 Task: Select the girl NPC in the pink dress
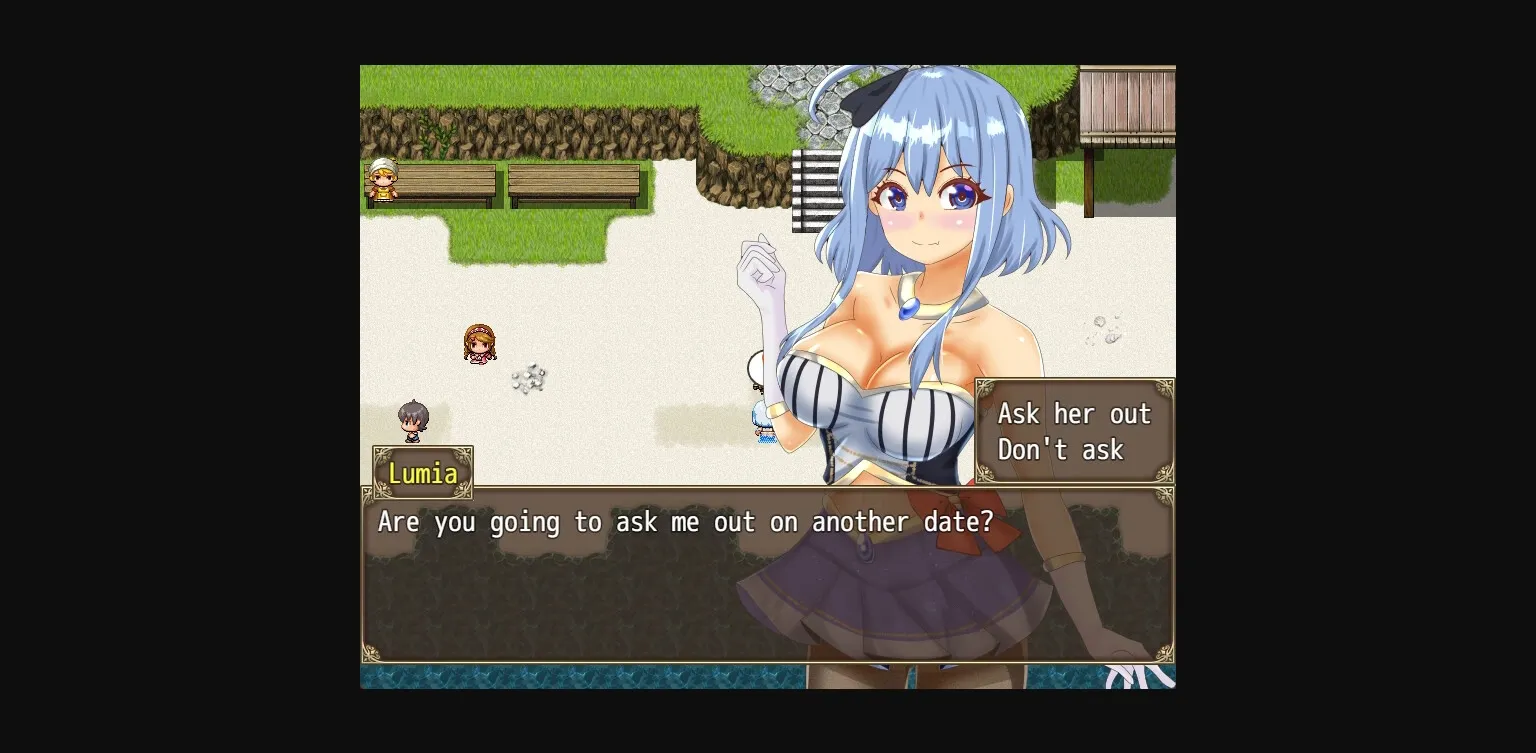(x=478, y=345)
